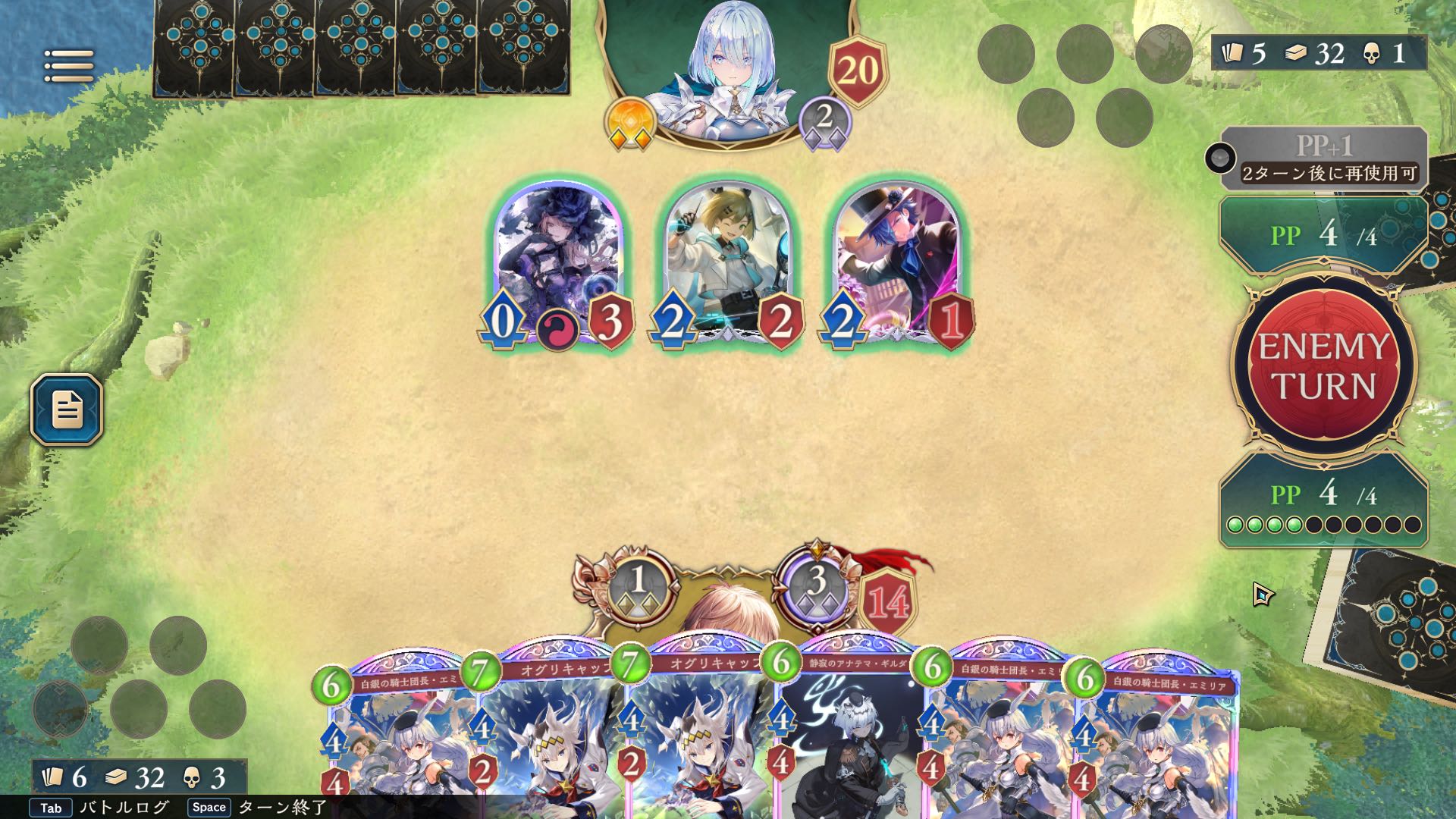Image resolution: width=1456 pixels, height=819 pixels.
Task: Click your purple super-evolve orb showing 3
Action: pos(816,585)
